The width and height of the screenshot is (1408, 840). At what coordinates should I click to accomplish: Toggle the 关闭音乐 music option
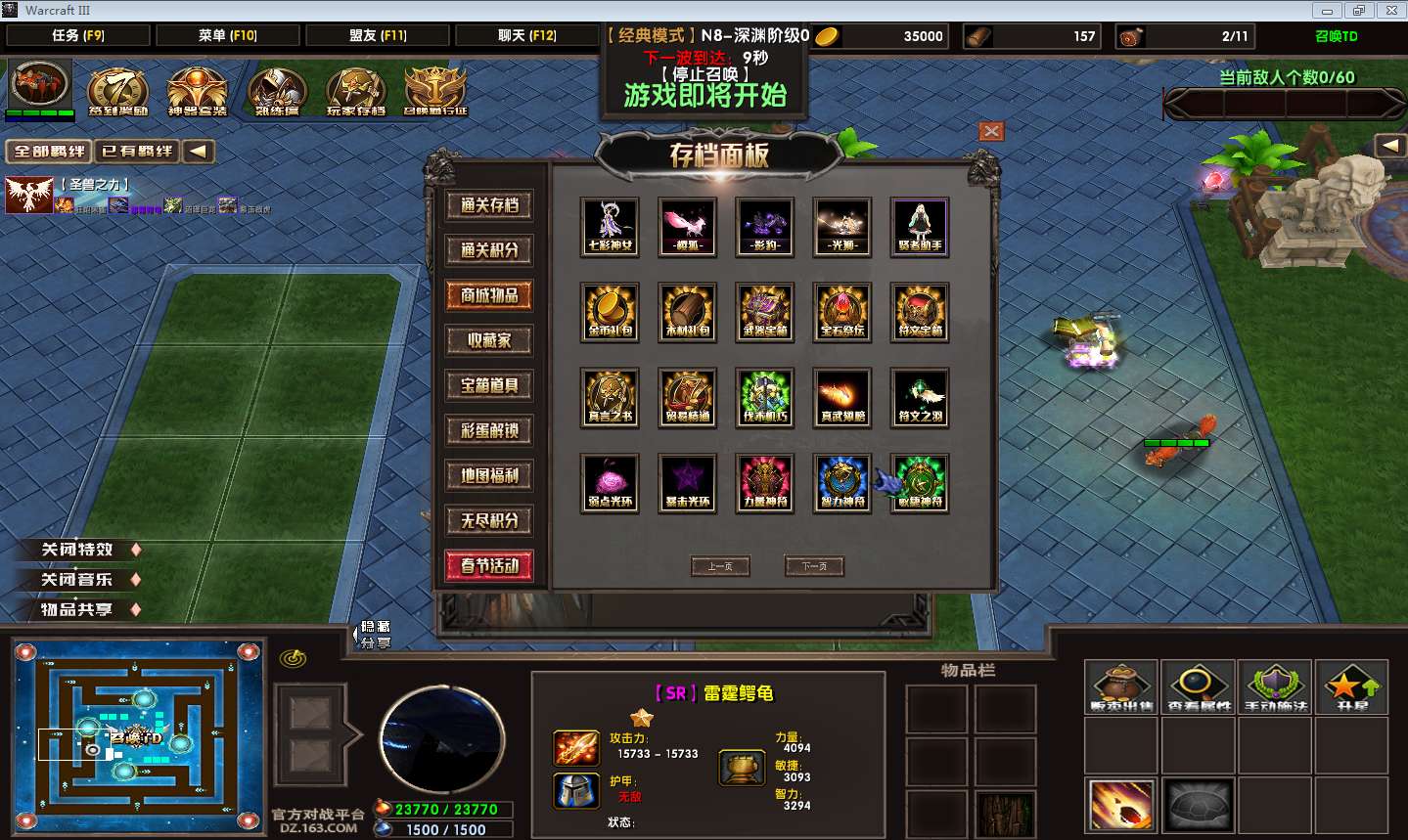[78, 580]
